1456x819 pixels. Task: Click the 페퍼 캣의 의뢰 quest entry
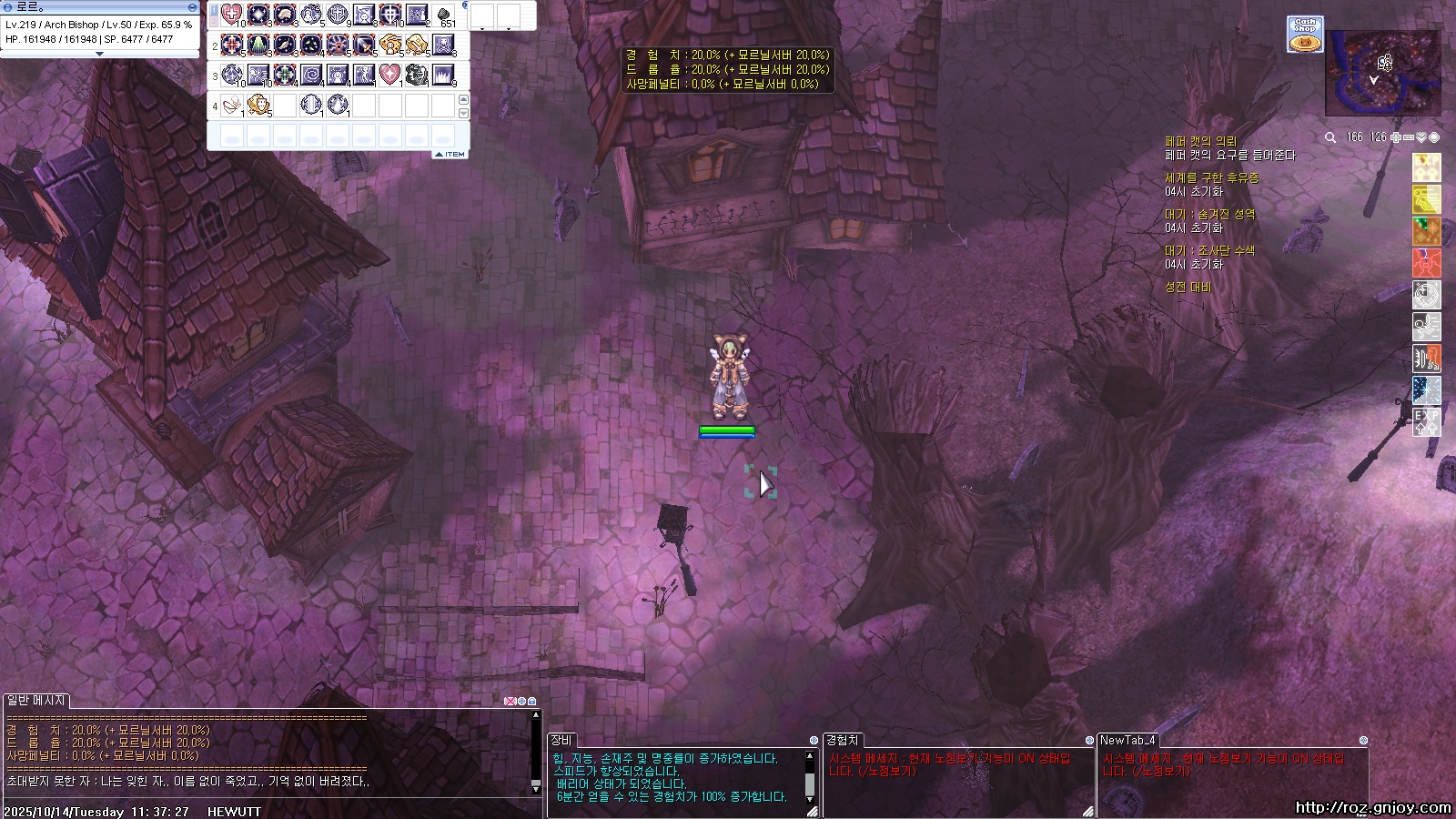point(1200,142)
